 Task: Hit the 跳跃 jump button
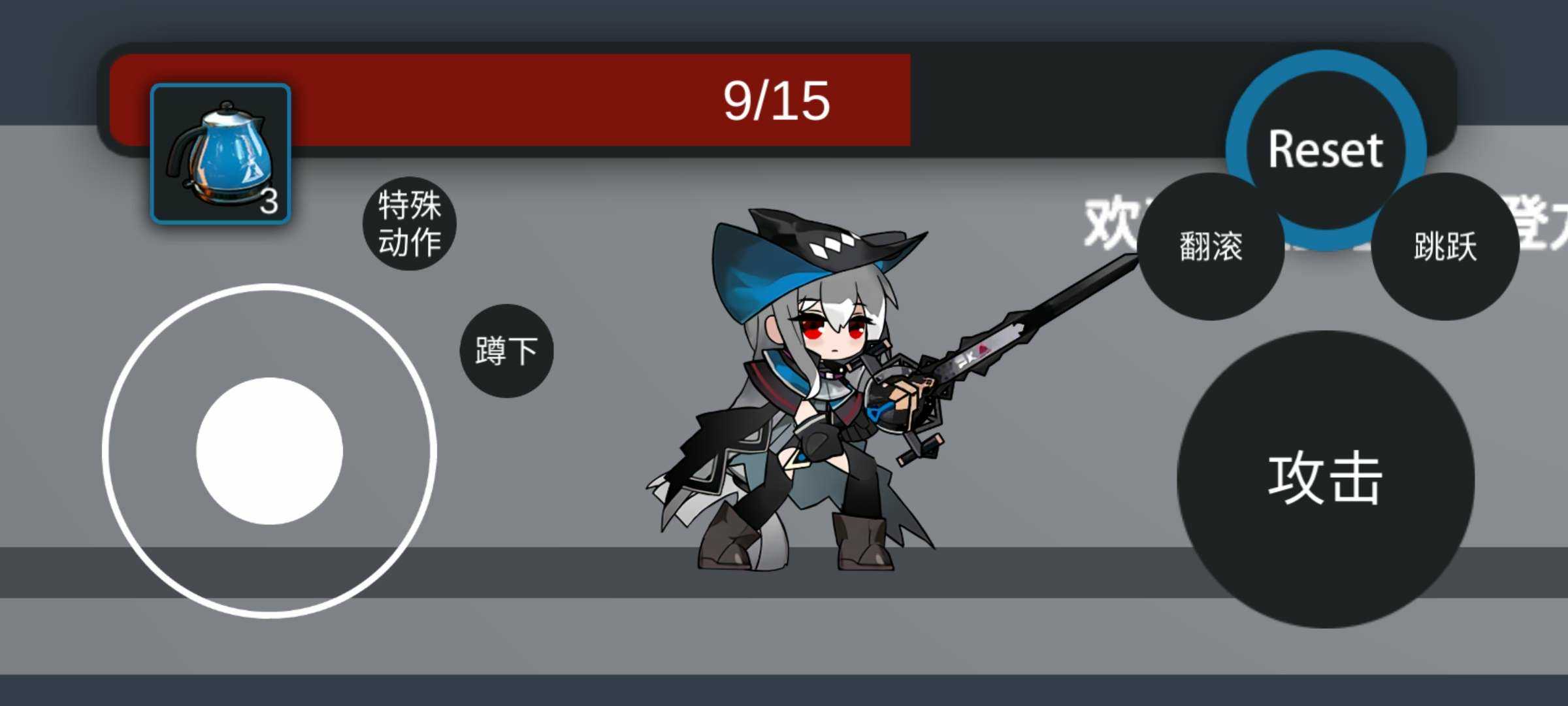pos(1445,246)
